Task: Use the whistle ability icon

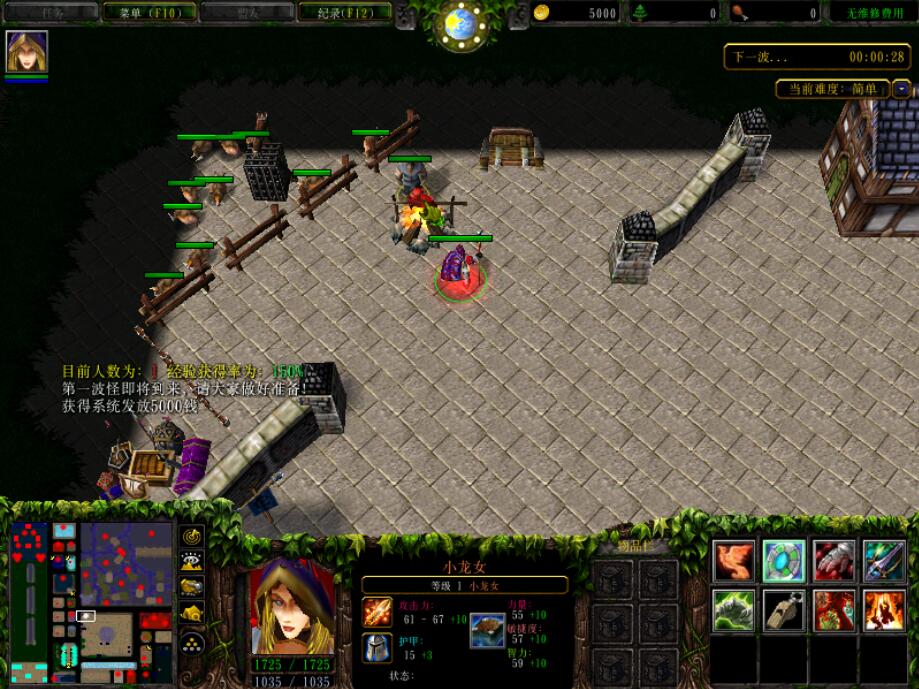Action: tap(784, 611)
